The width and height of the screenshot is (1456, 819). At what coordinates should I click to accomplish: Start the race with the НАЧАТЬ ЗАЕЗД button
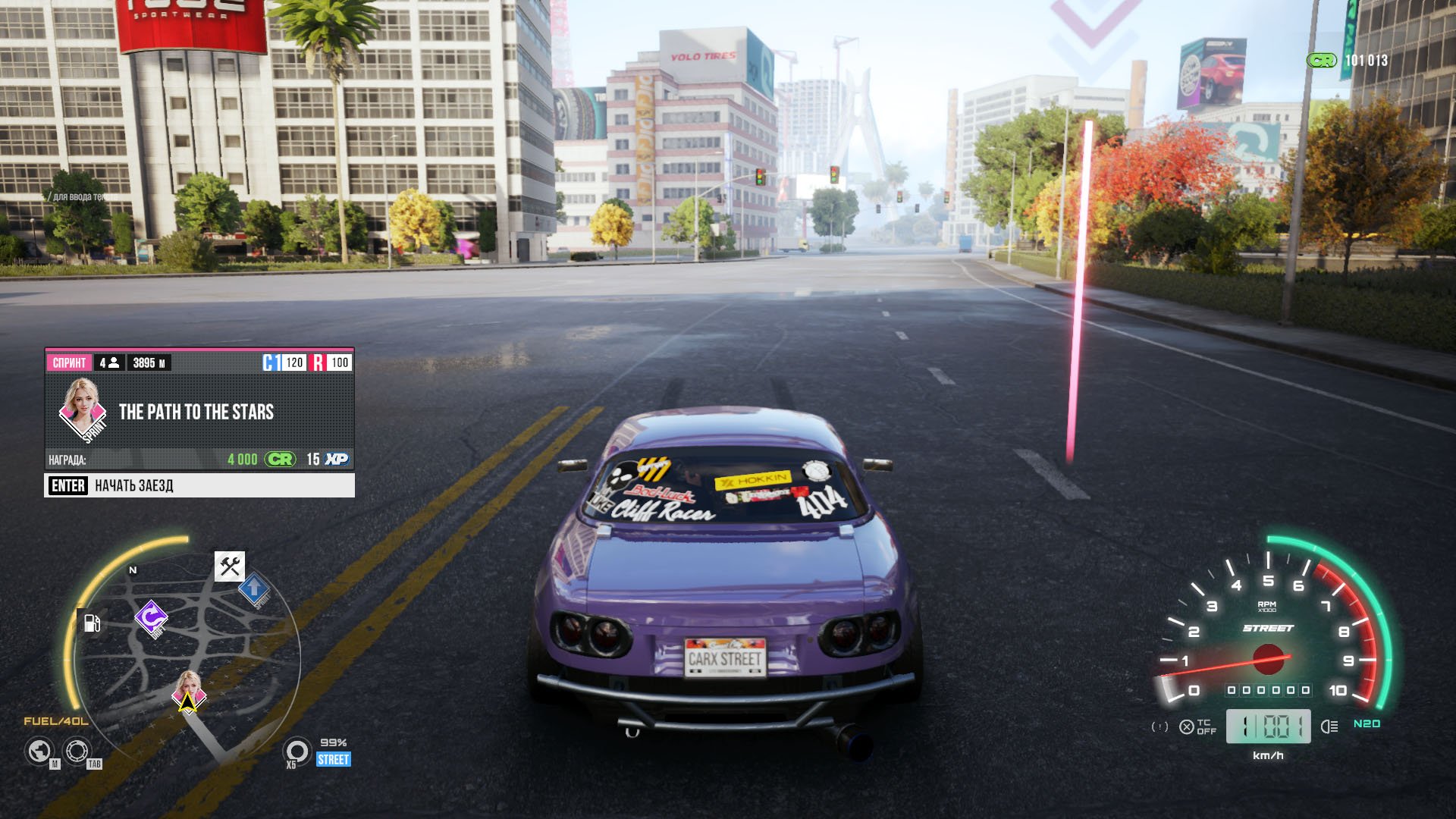pyautogui.click(x=199, y=485)
